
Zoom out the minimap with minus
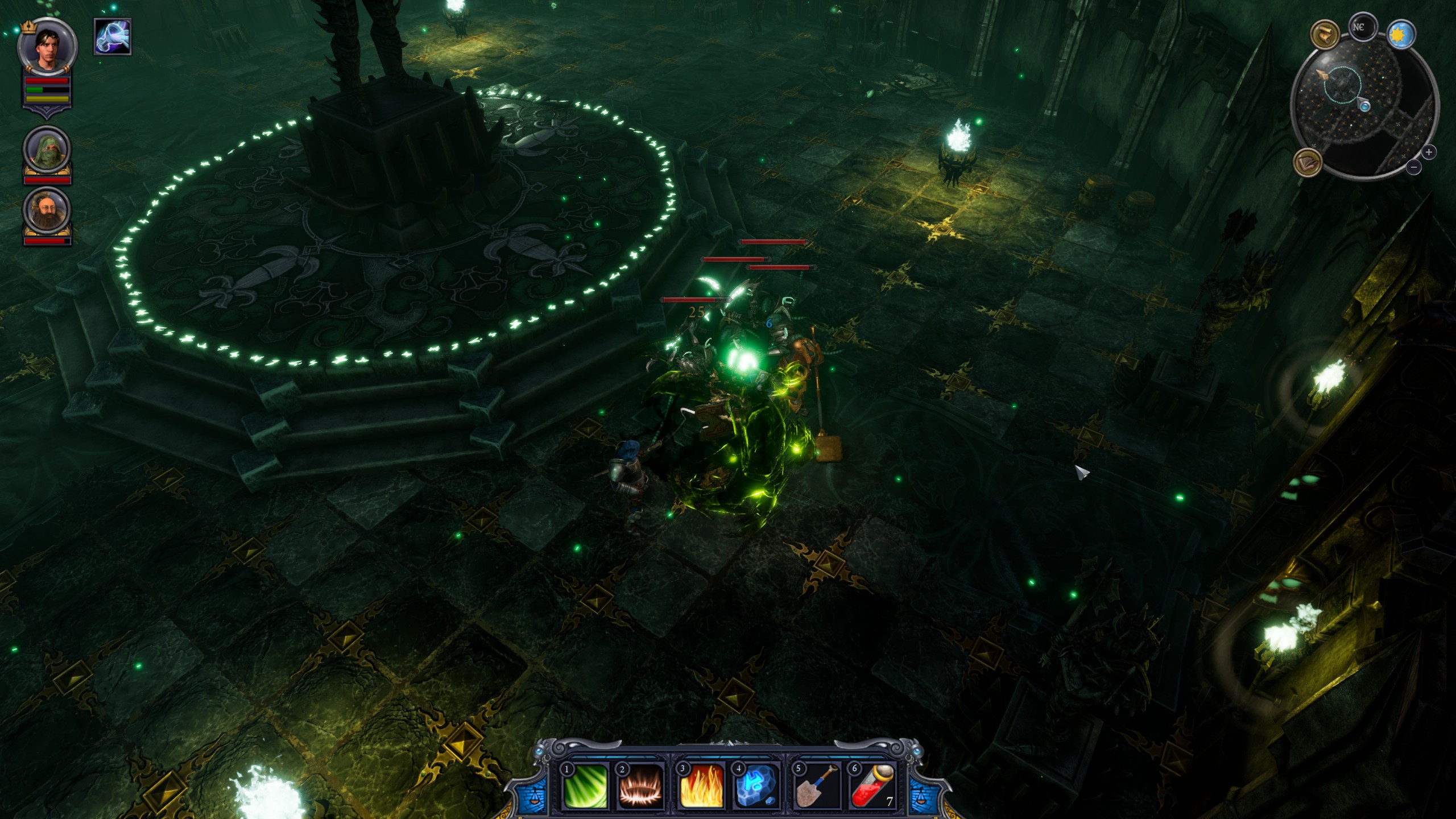tap(1414, 167)
